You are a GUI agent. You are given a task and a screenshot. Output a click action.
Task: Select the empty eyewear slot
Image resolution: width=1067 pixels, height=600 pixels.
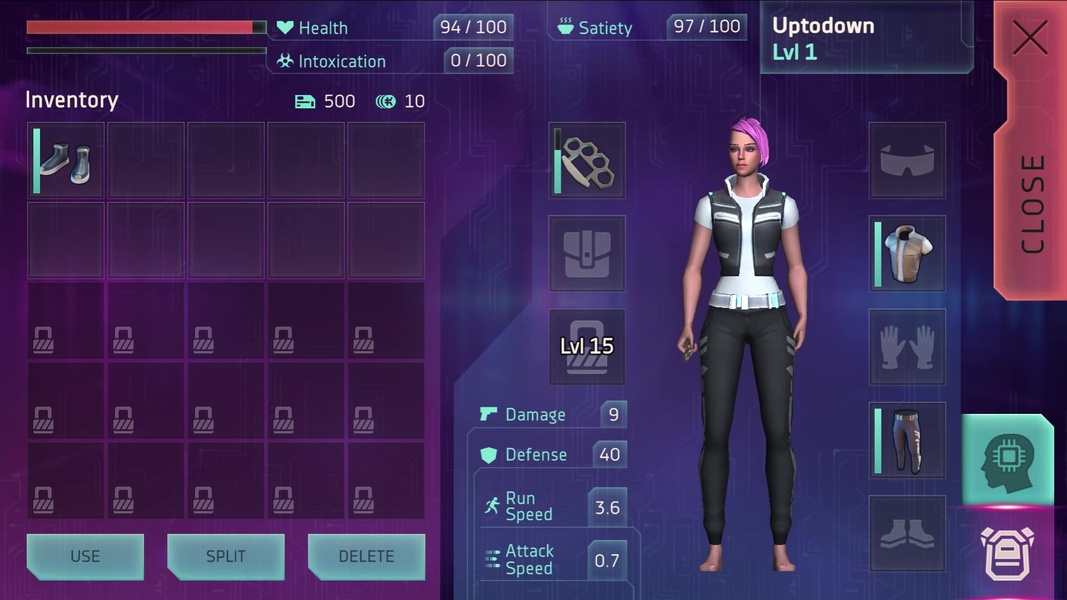pos(907,160)
